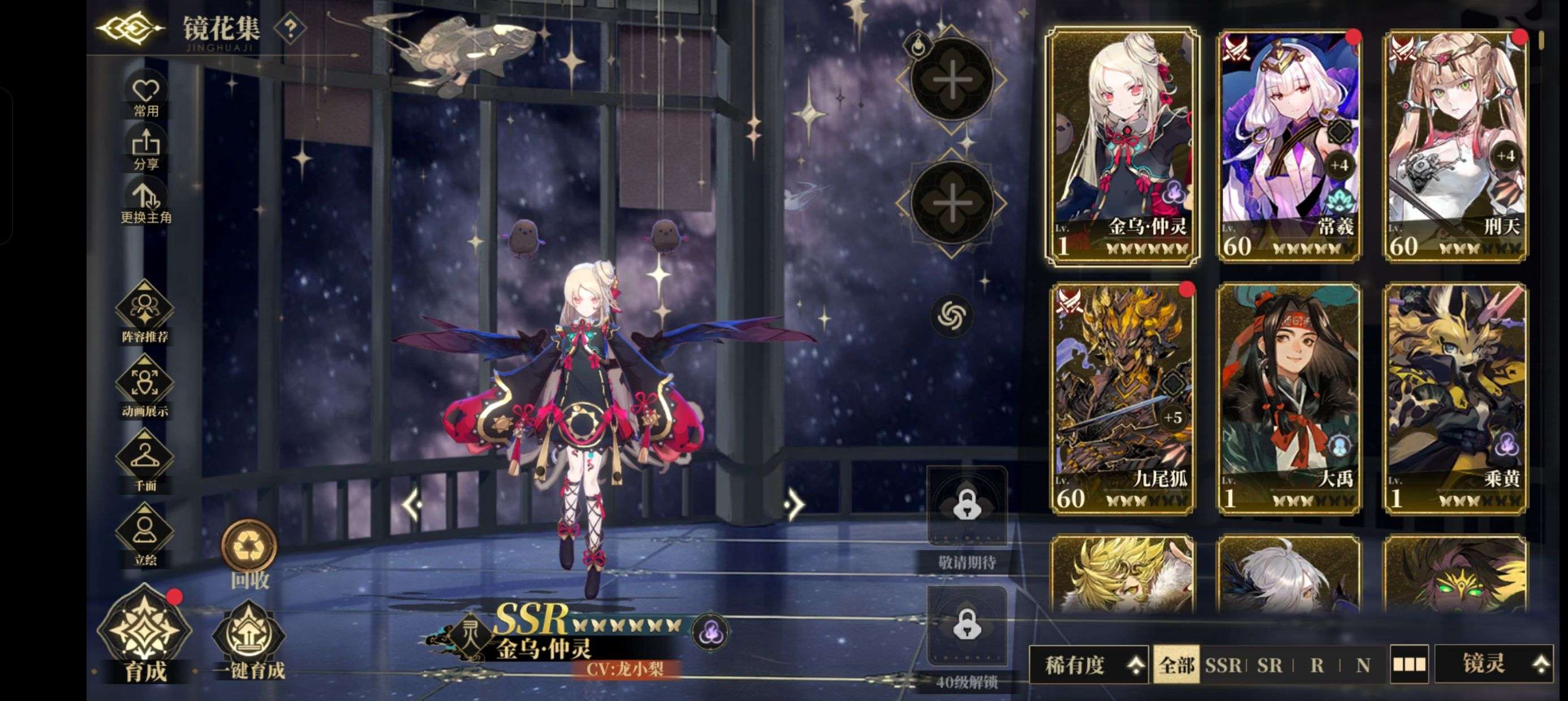
Task: Enter the 育成 training screen
Action: coord(145,636)
